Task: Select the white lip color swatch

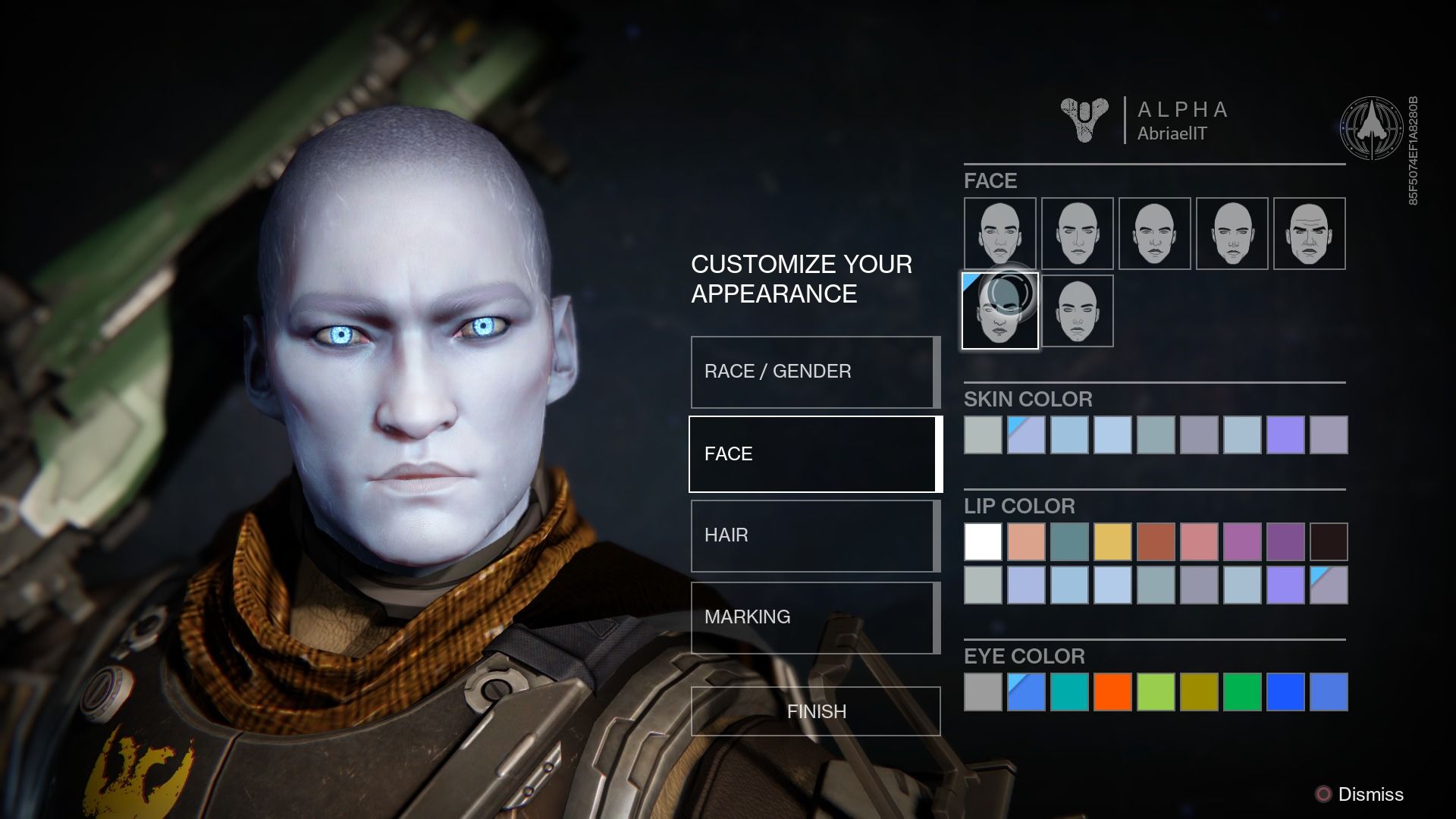Action: 983,541
